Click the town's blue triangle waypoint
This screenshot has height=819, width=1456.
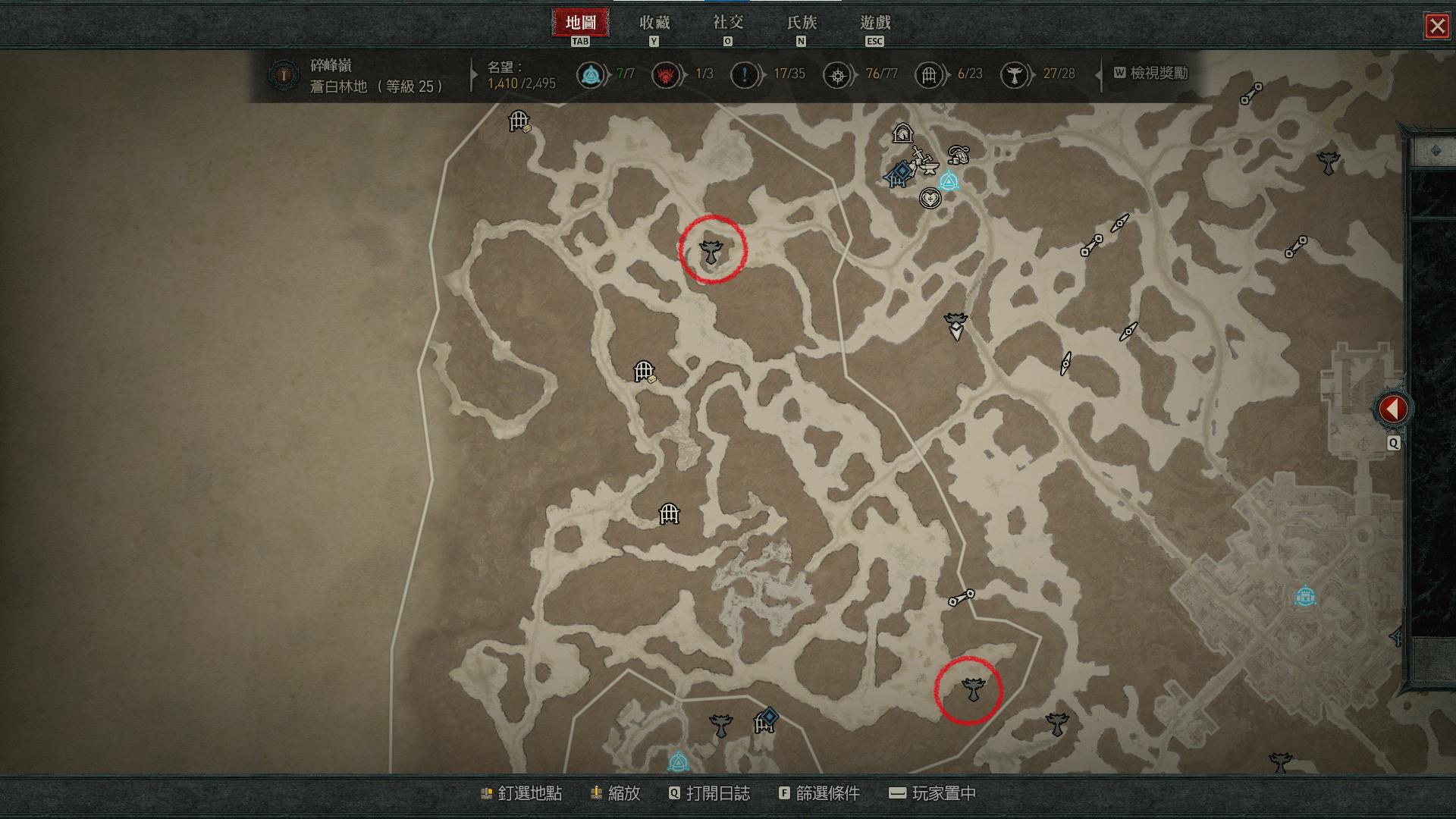click(x=948, y=182)
